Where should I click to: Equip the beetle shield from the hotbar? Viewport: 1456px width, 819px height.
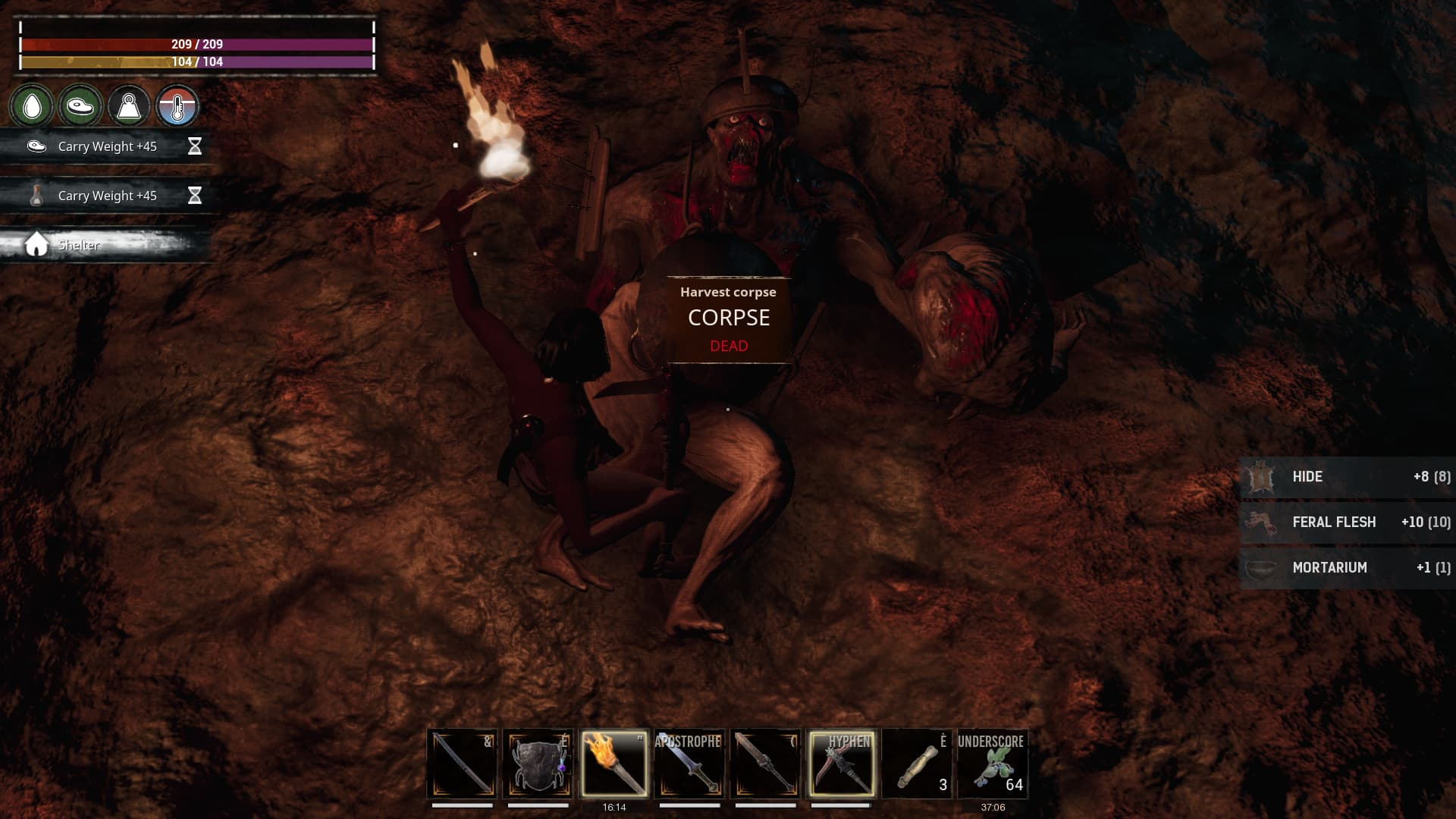pyautogui.click(x=538, y=764)
